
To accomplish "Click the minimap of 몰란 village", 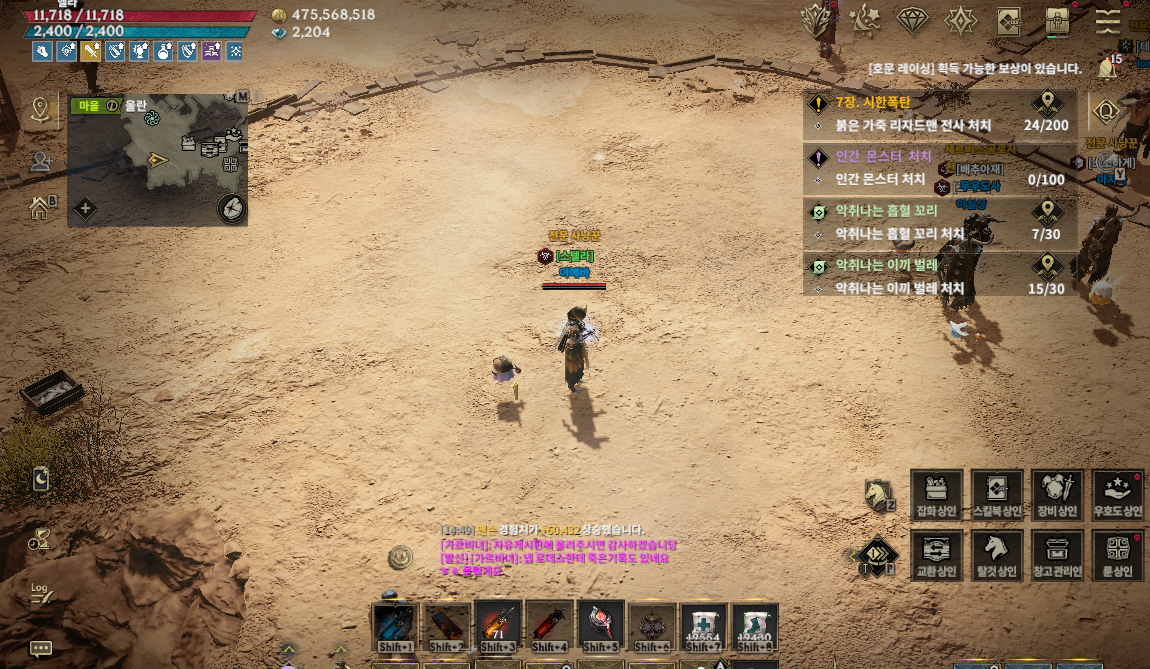I will 157,160.
